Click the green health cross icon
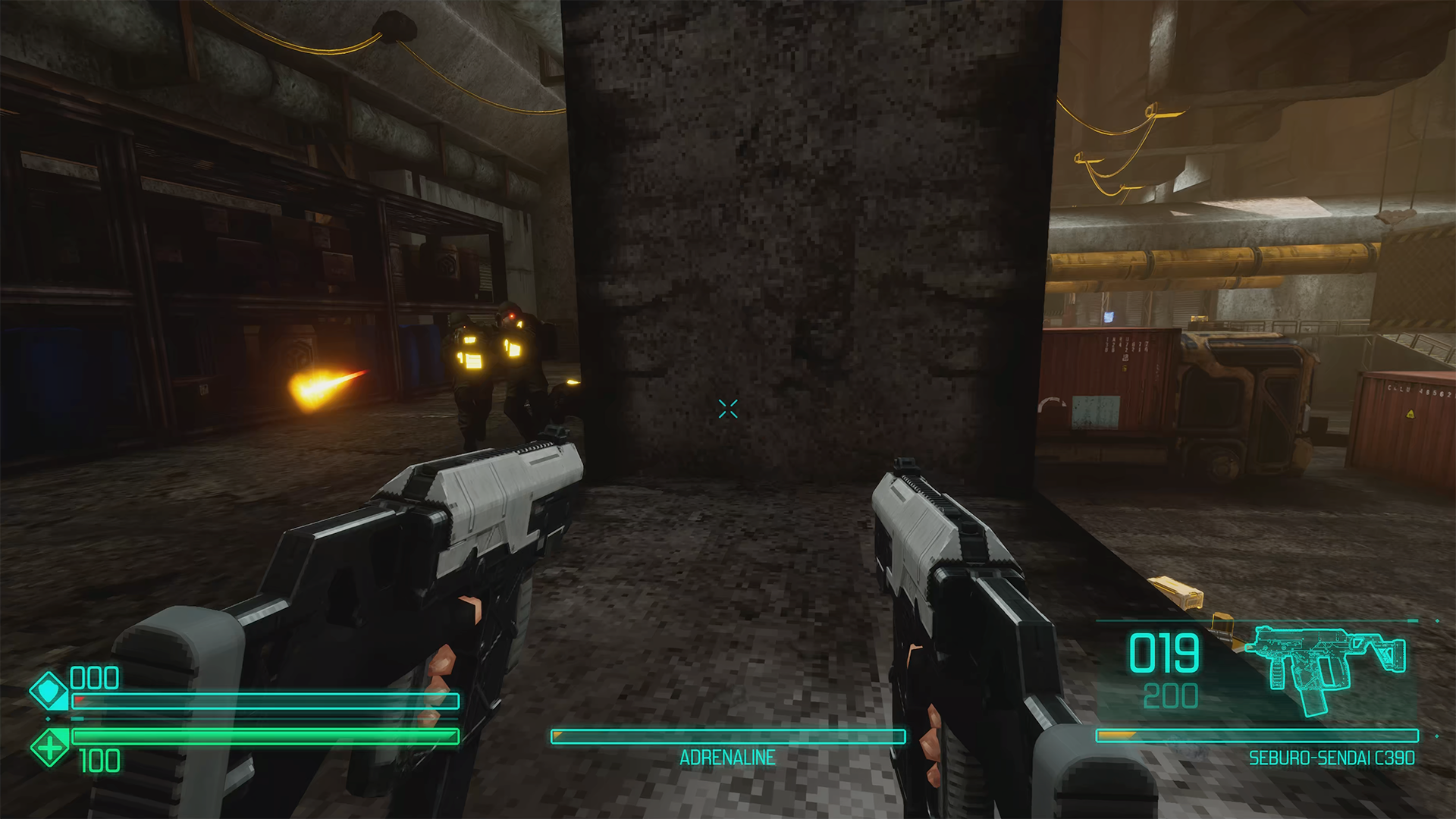Viewport: 1456px width, 819px height. (x=49, y=747)
